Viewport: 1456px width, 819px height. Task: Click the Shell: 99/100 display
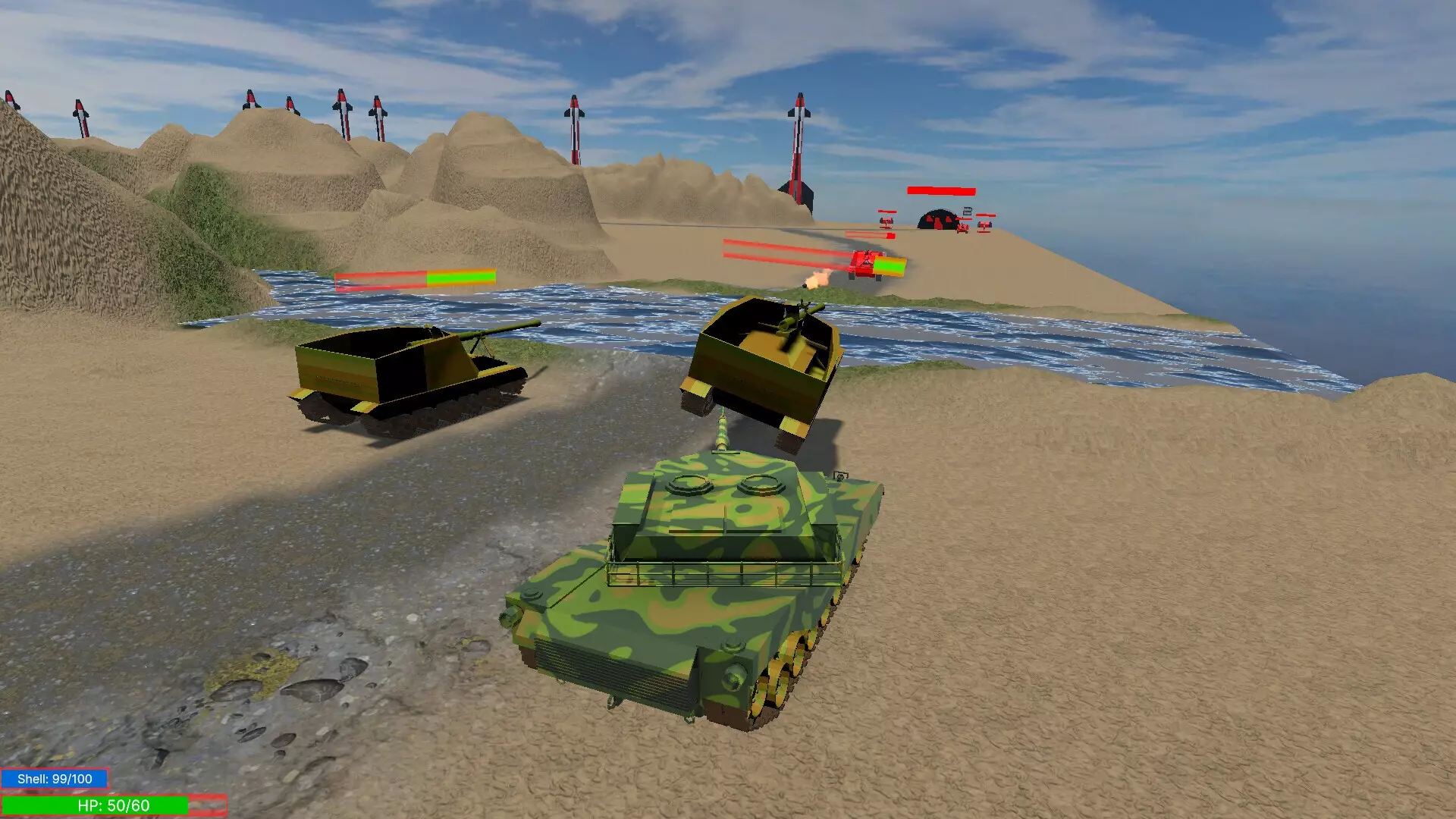click(x=53, y=777)
